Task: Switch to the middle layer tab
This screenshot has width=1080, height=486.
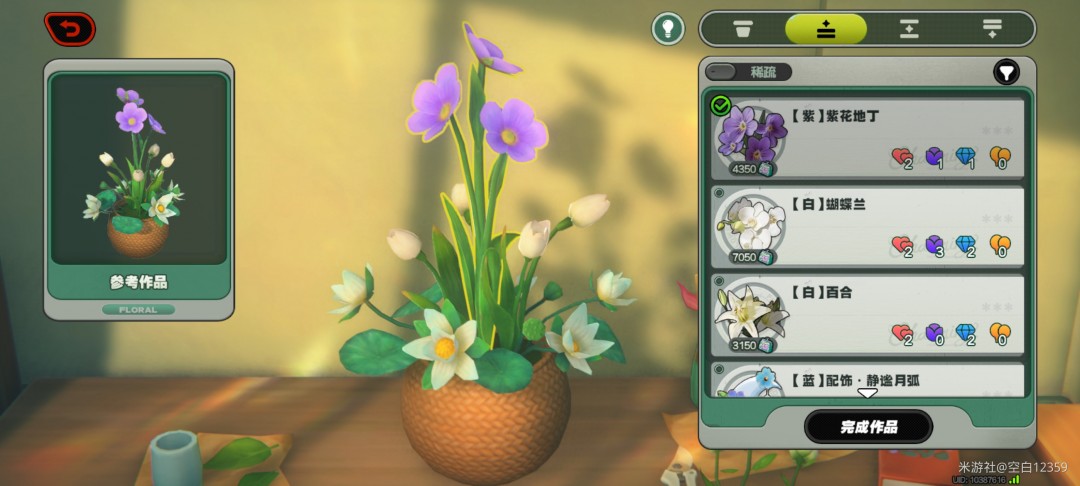Action: pos(909,29)
